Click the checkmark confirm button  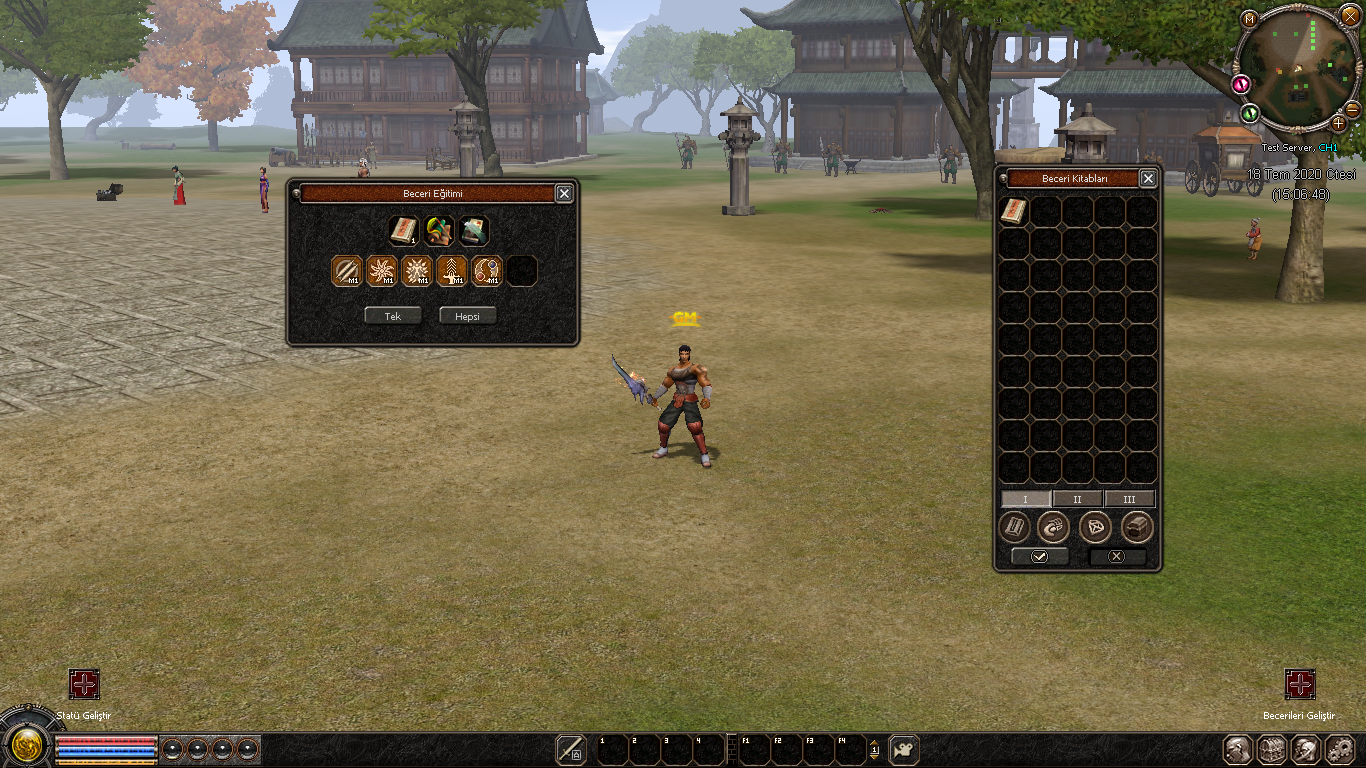(1040, 556)
